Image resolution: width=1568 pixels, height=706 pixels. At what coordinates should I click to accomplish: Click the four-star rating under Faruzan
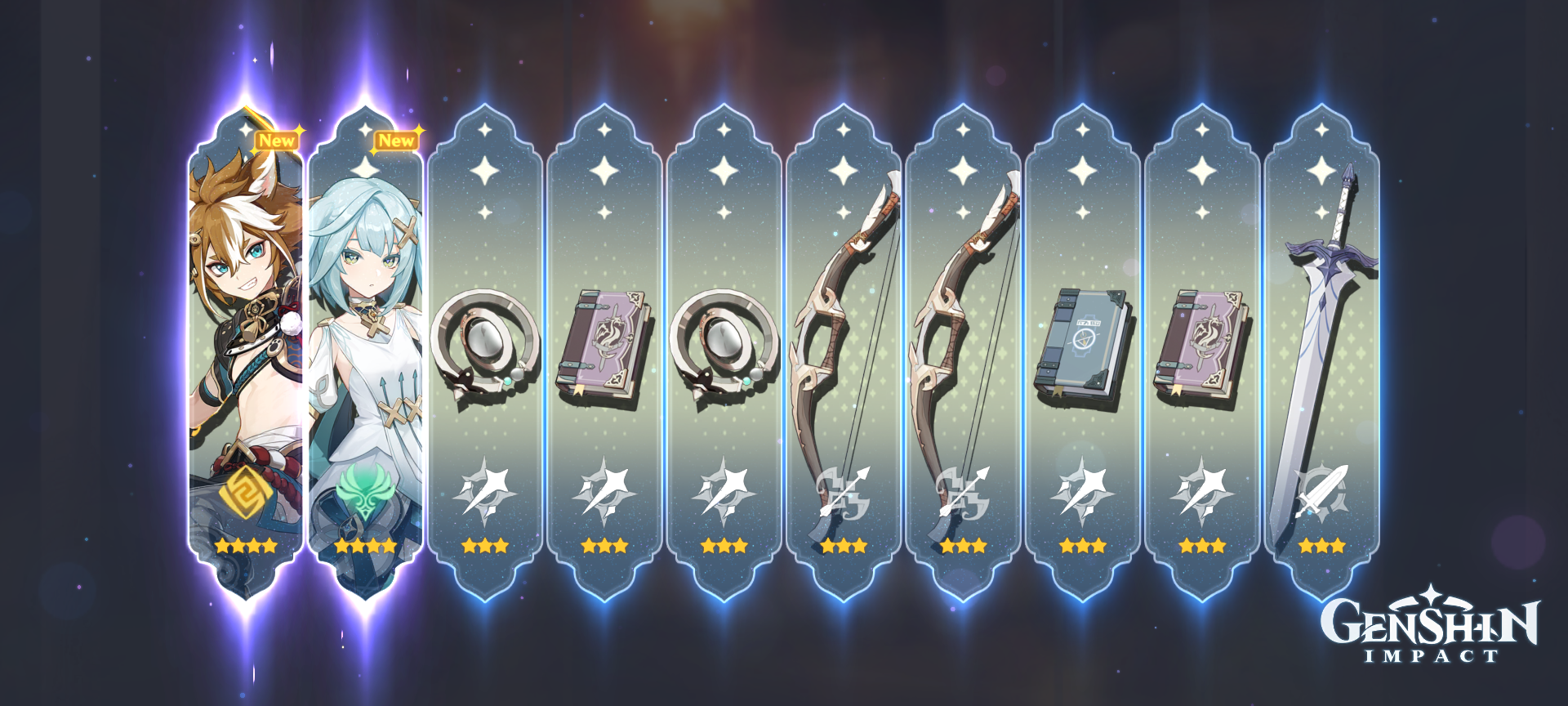pyautogui.click(x=365, y=546)
